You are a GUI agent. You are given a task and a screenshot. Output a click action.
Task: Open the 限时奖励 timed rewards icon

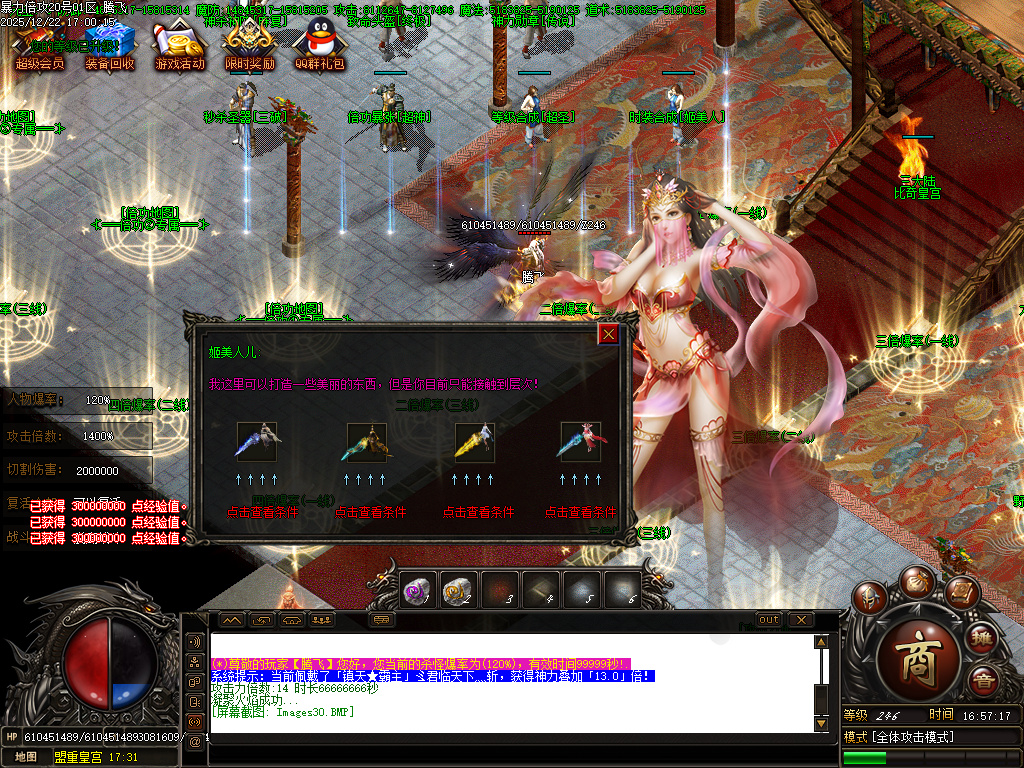(x=249, y=46)
